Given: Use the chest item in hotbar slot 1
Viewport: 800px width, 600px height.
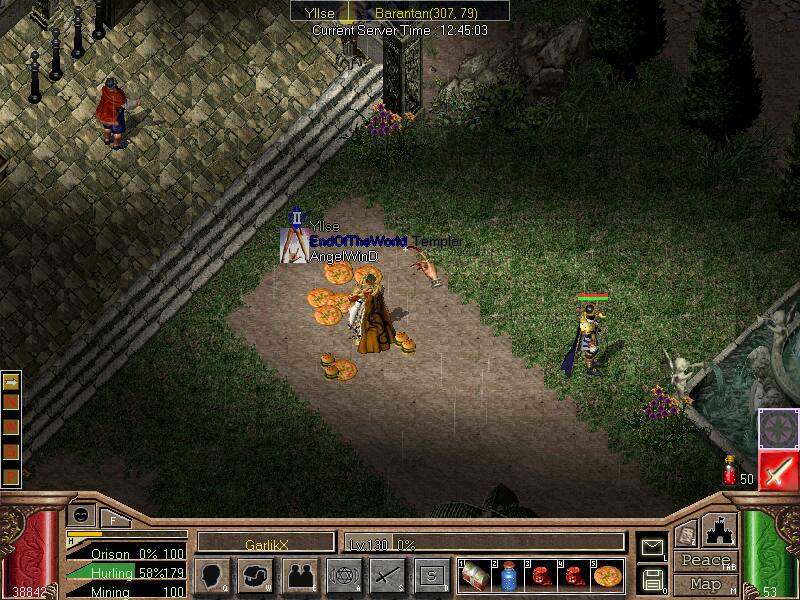Looking at the screenshot, I should click(475, 575).
